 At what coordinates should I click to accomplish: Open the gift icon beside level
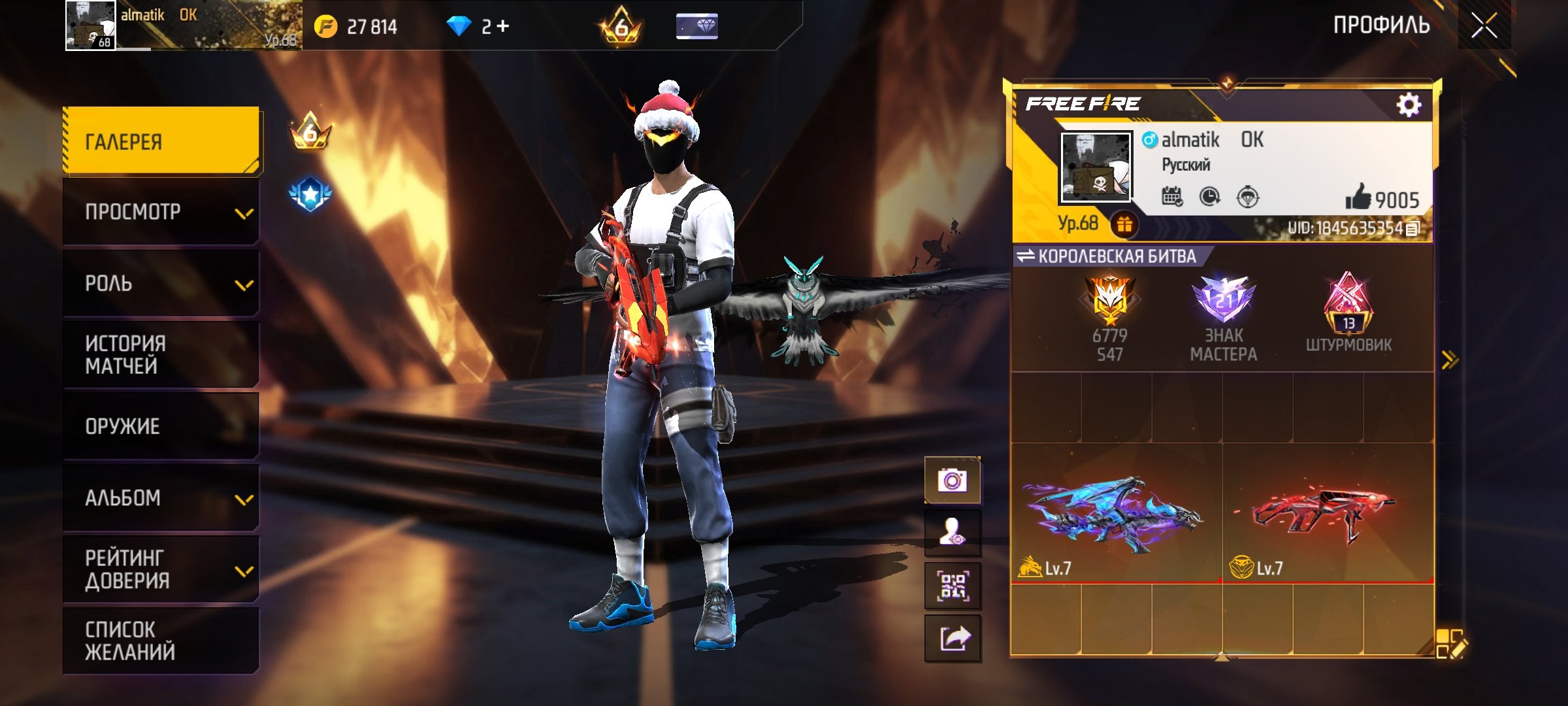(1124, 225)
